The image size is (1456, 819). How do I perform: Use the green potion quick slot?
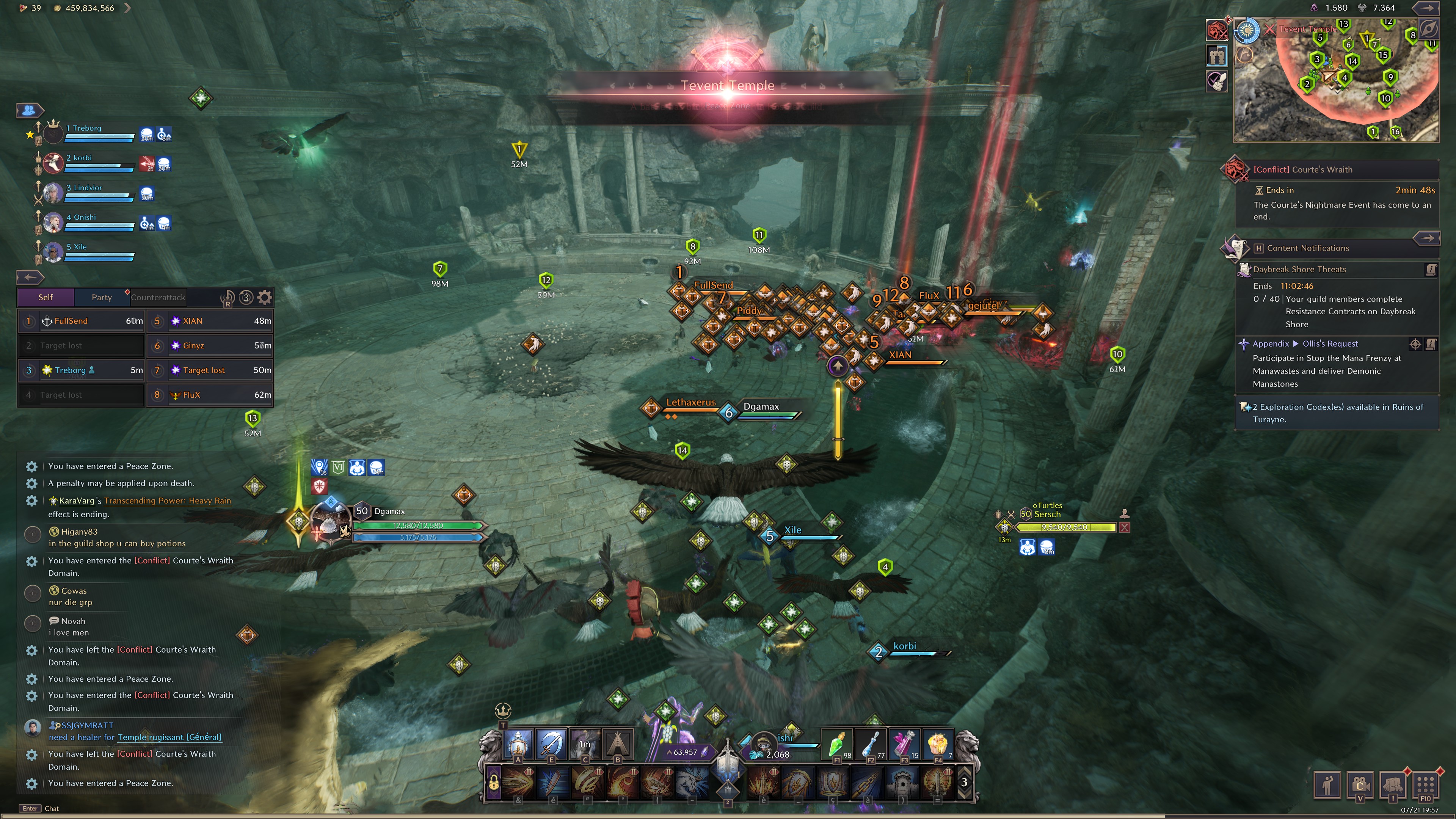click(x=836, y=744)
